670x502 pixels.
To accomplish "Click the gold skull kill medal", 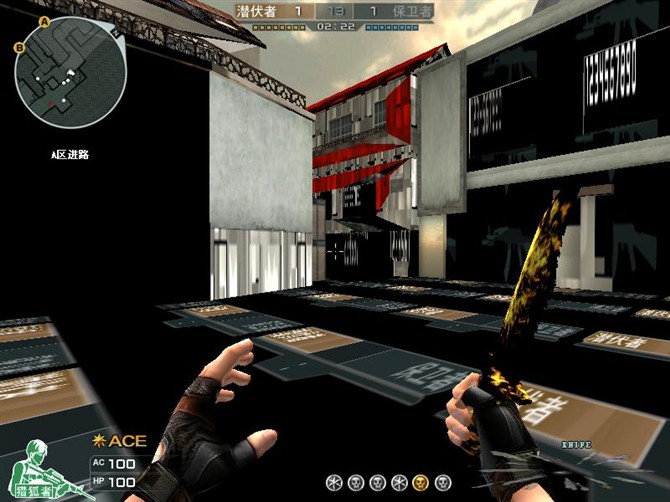I will (420, 481).
